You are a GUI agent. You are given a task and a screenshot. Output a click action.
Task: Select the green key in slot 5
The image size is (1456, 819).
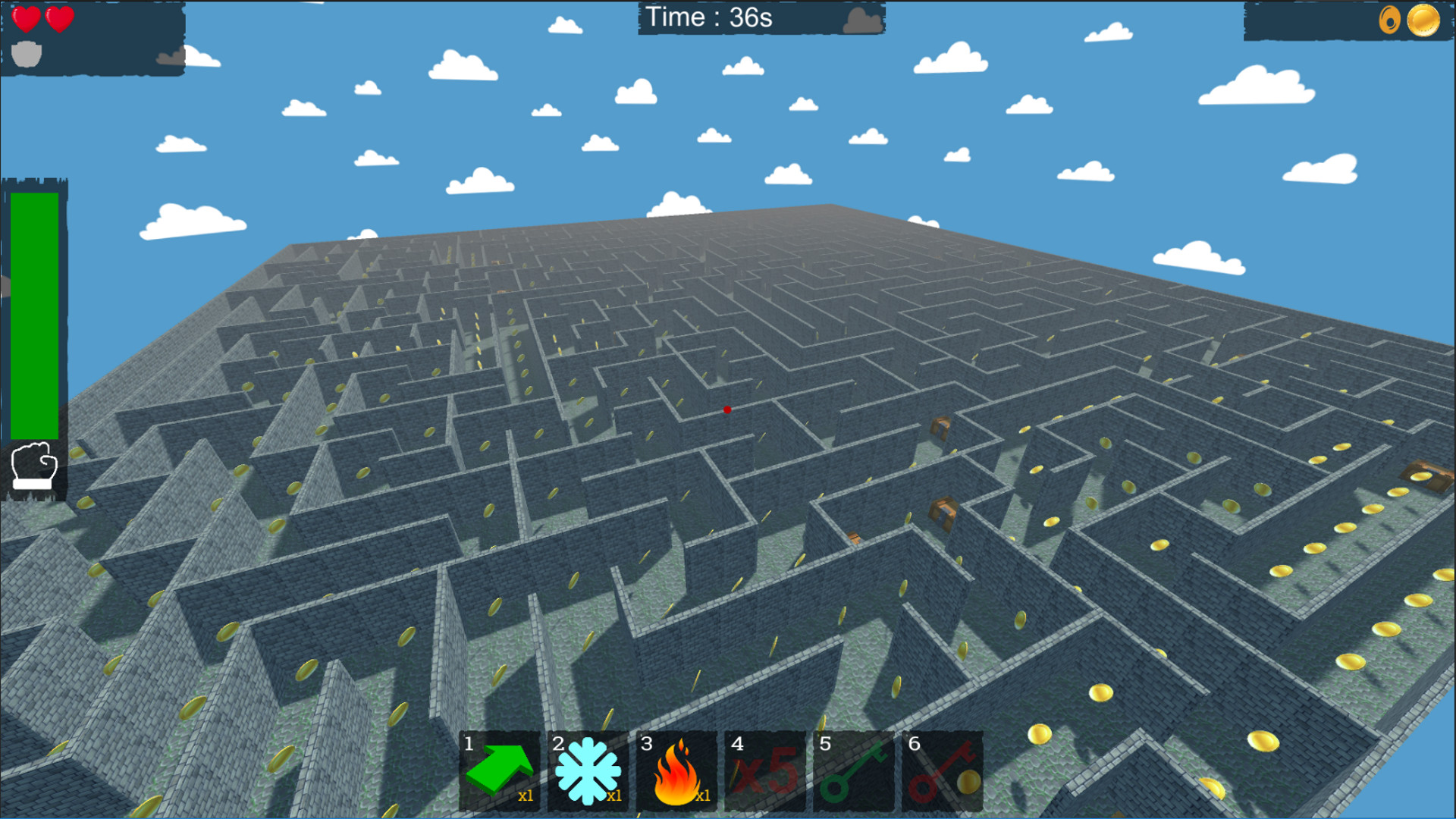[x=853, y=770]
